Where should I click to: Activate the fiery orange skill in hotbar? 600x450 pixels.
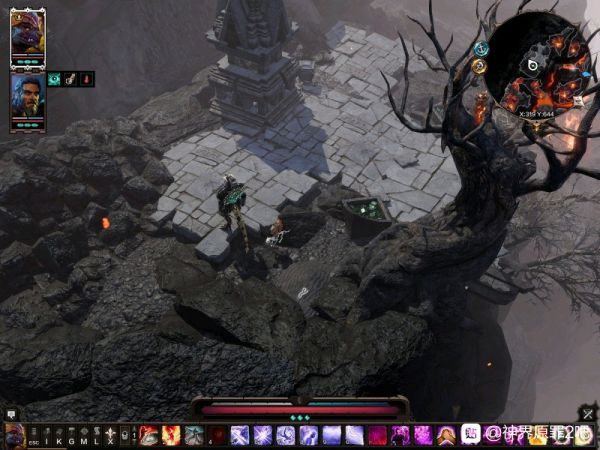(171, 435)
